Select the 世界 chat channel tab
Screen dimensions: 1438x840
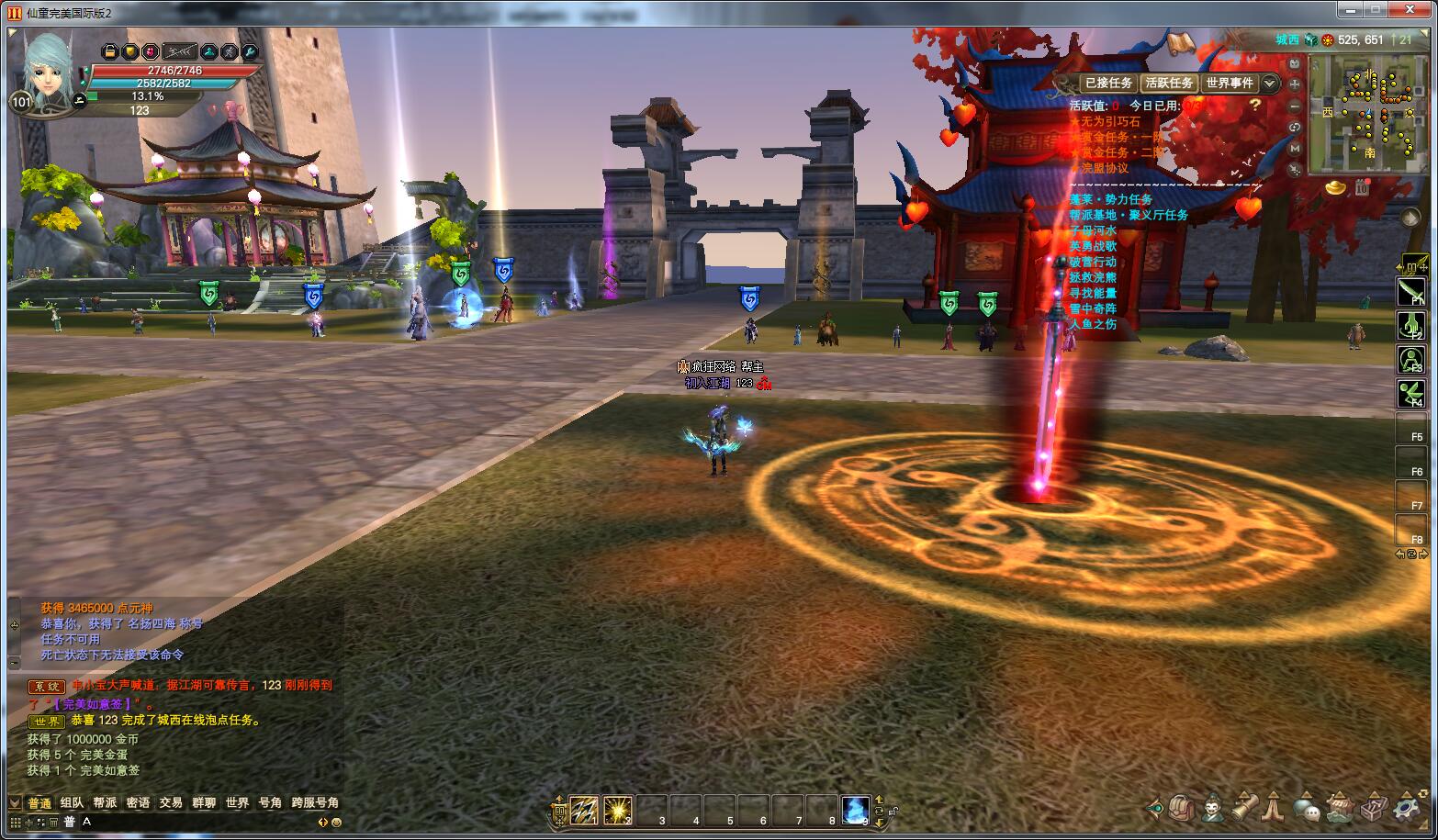point(237,802)
